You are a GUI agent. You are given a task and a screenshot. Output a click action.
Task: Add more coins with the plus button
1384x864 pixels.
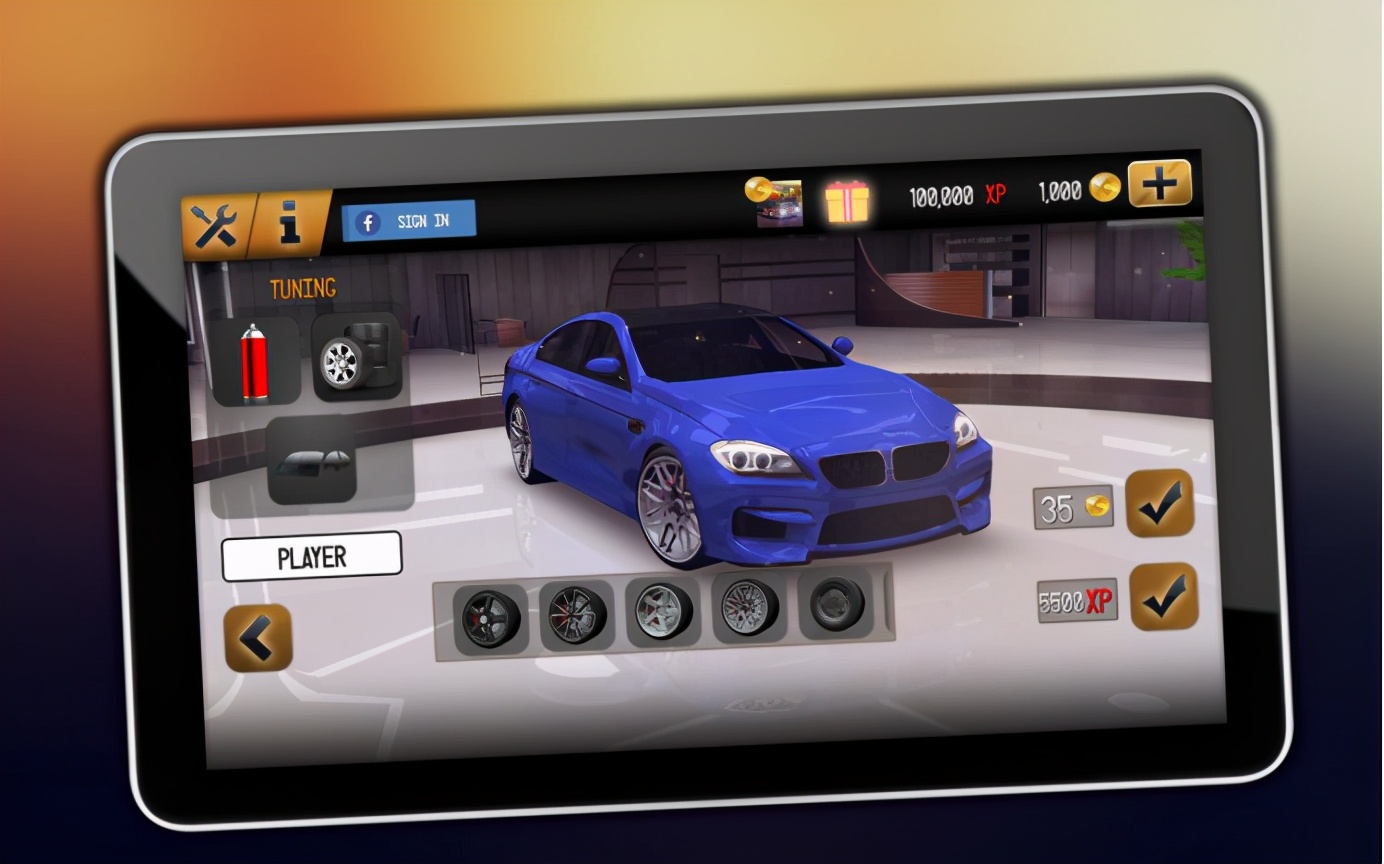coord(1160,184)
